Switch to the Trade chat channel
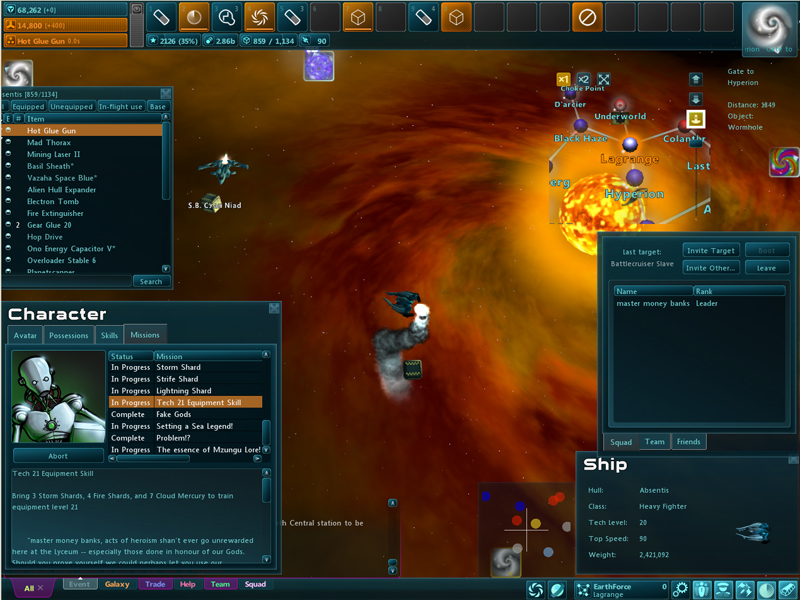This screenshot has height=600, width=800. click(155, 584)
